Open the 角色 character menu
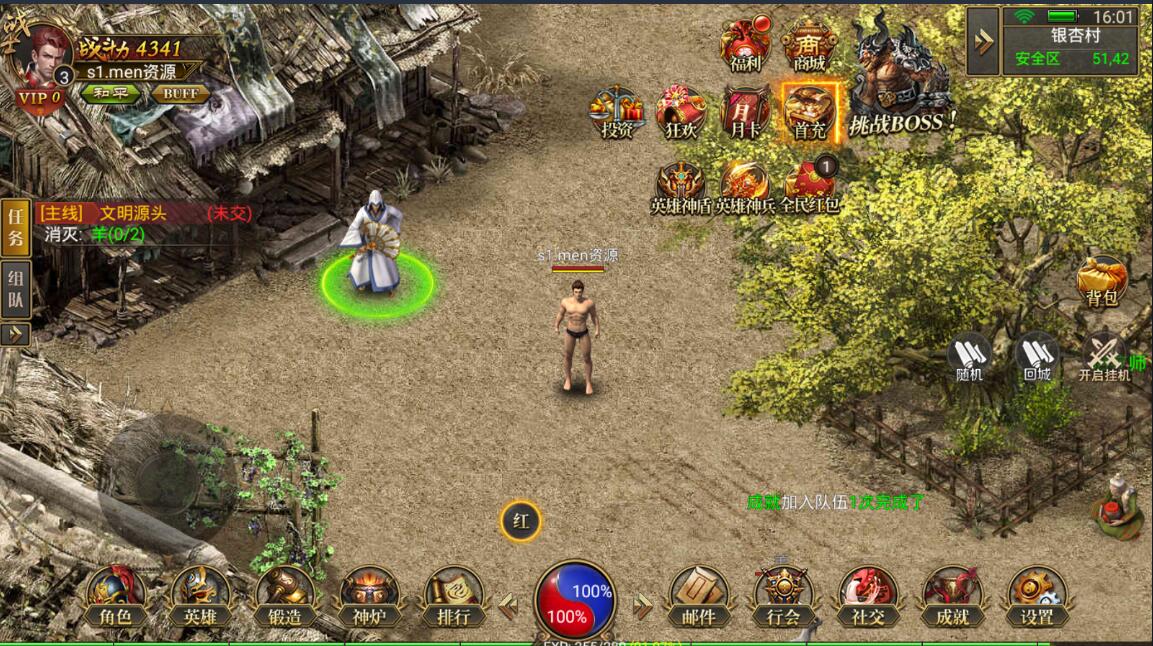The image size is (1153, 646). 116,596
